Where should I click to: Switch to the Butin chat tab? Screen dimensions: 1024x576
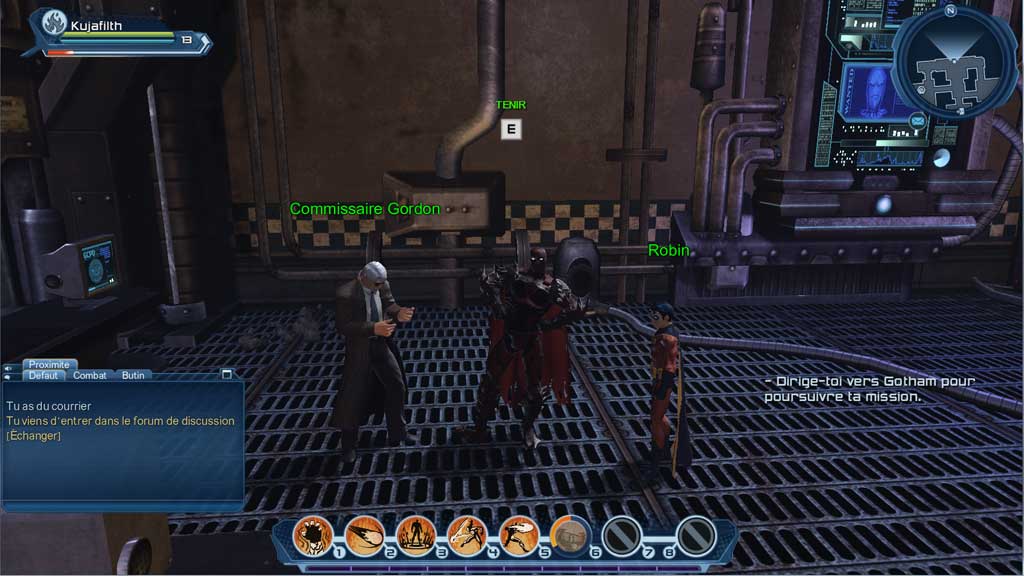tap(133, 376)
